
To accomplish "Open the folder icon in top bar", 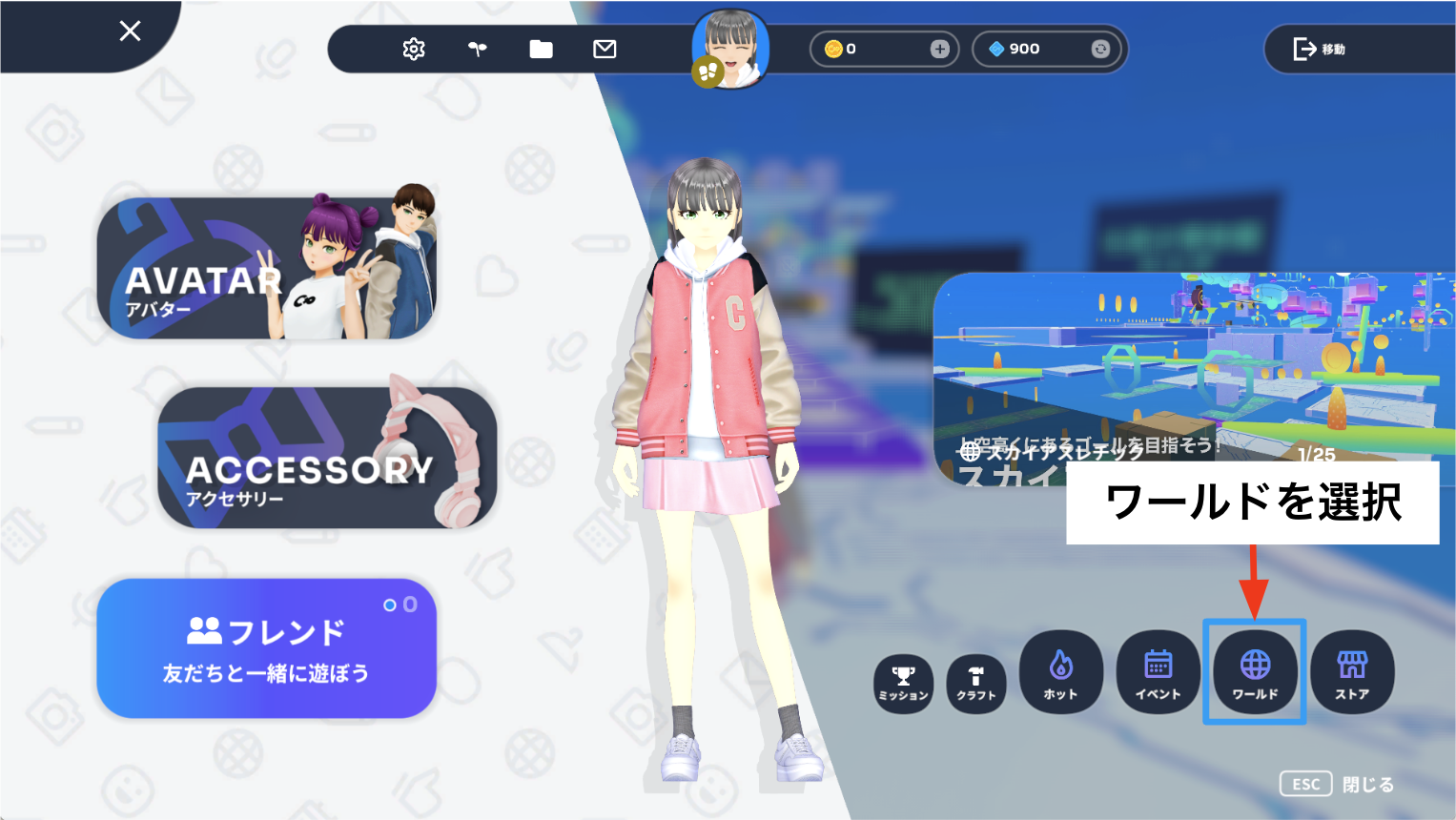I will click(541, 49).
